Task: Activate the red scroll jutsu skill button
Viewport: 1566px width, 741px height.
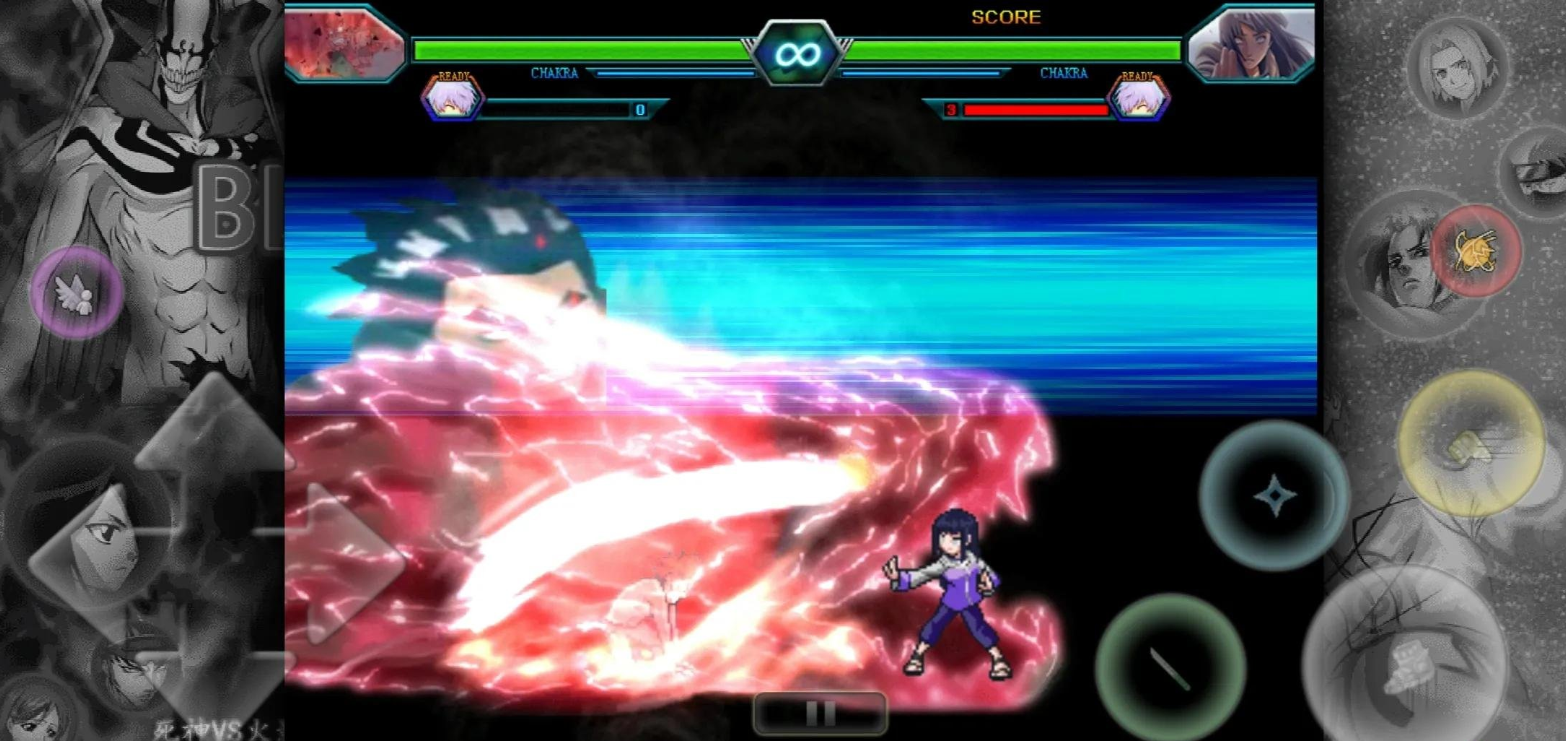Action: pos(1477,250)
